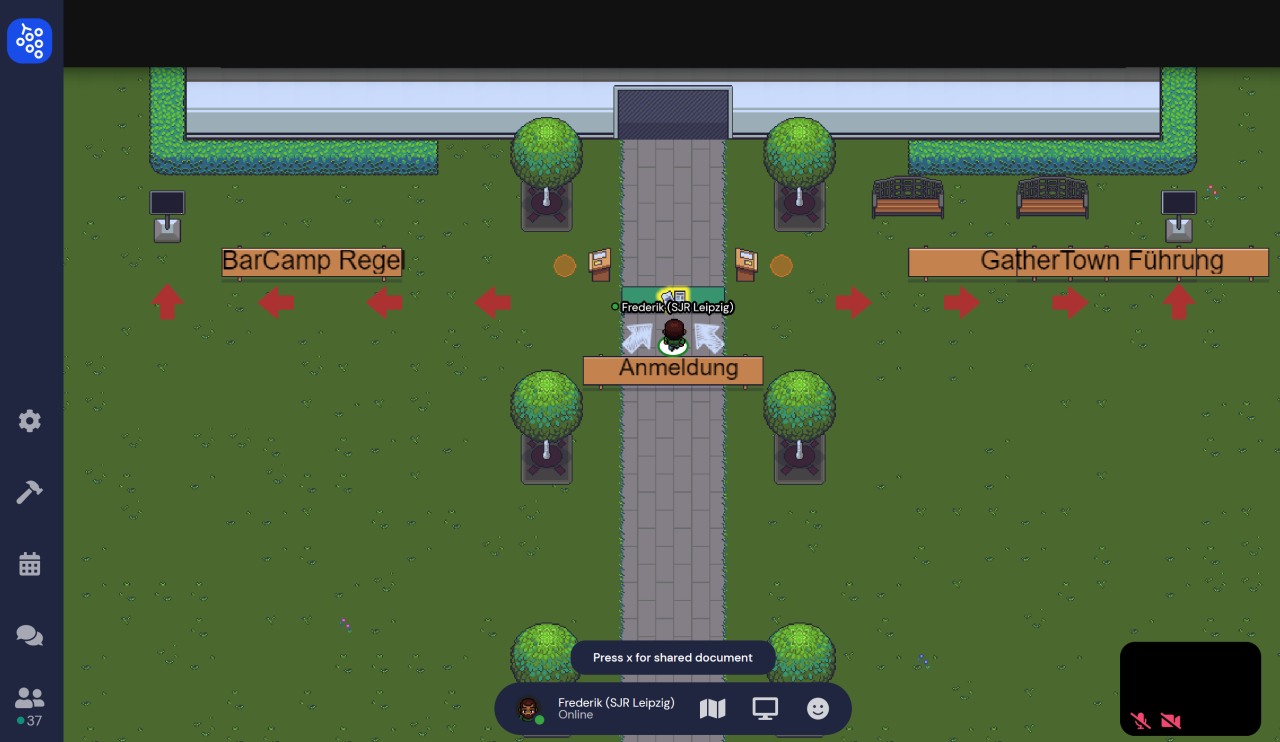The width and height of the screenshot is (1280, 742).
Task: Open the minimap
Action: tap(712, 708)
